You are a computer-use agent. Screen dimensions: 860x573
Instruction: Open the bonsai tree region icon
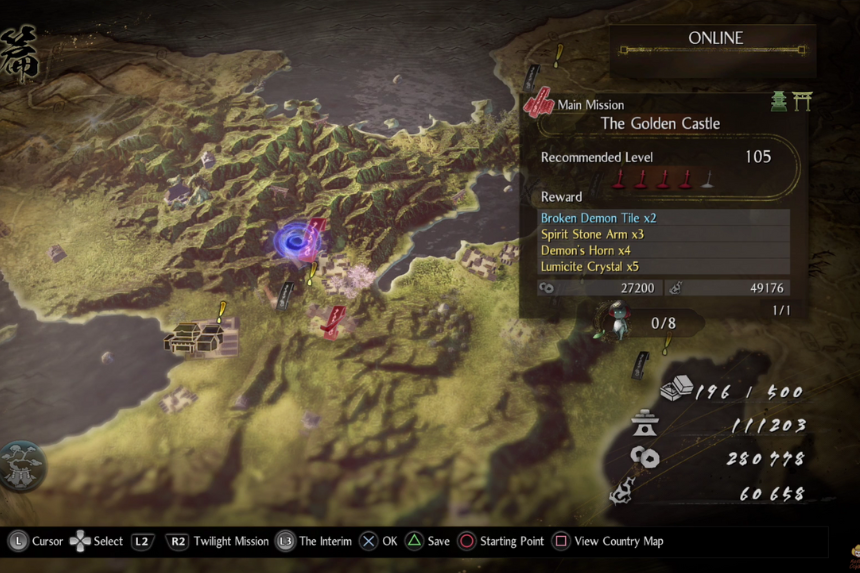click(x=22, y=466)
